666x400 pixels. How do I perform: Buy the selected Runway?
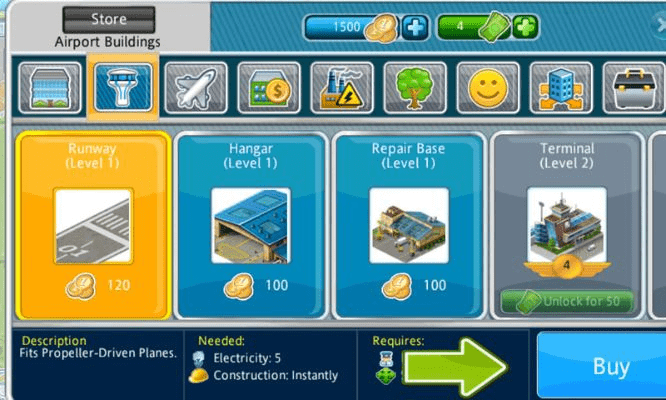(608, 366)
